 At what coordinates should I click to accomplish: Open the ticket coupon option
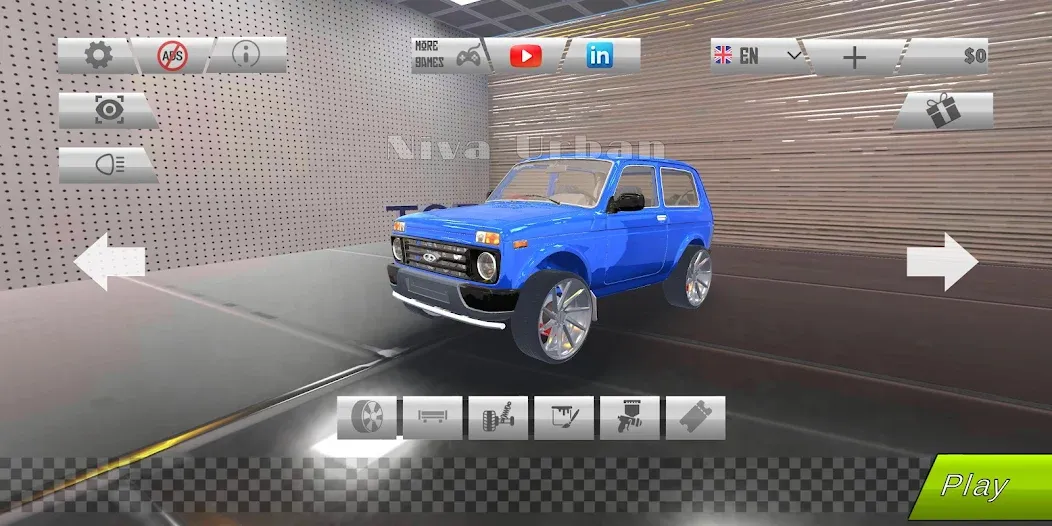(695, 417)
